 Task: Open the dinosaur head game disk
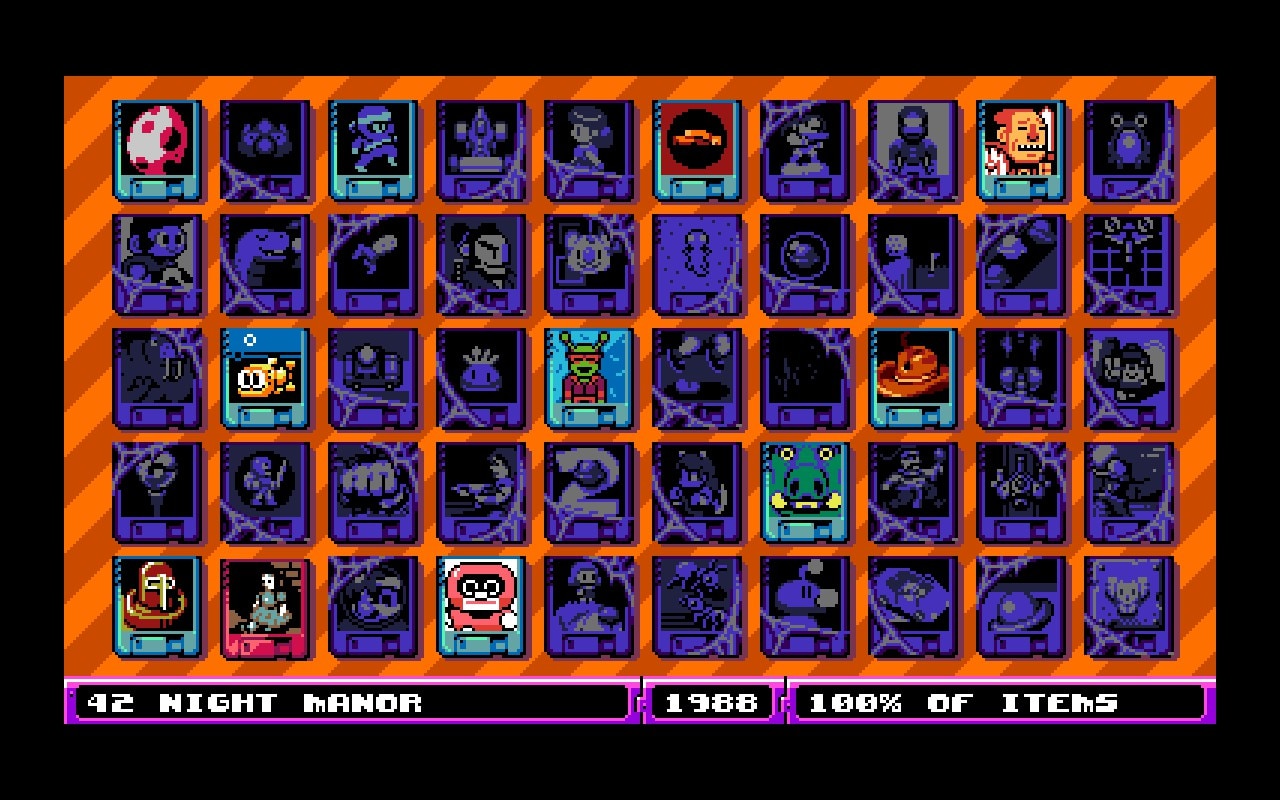[x=265, y=262]
